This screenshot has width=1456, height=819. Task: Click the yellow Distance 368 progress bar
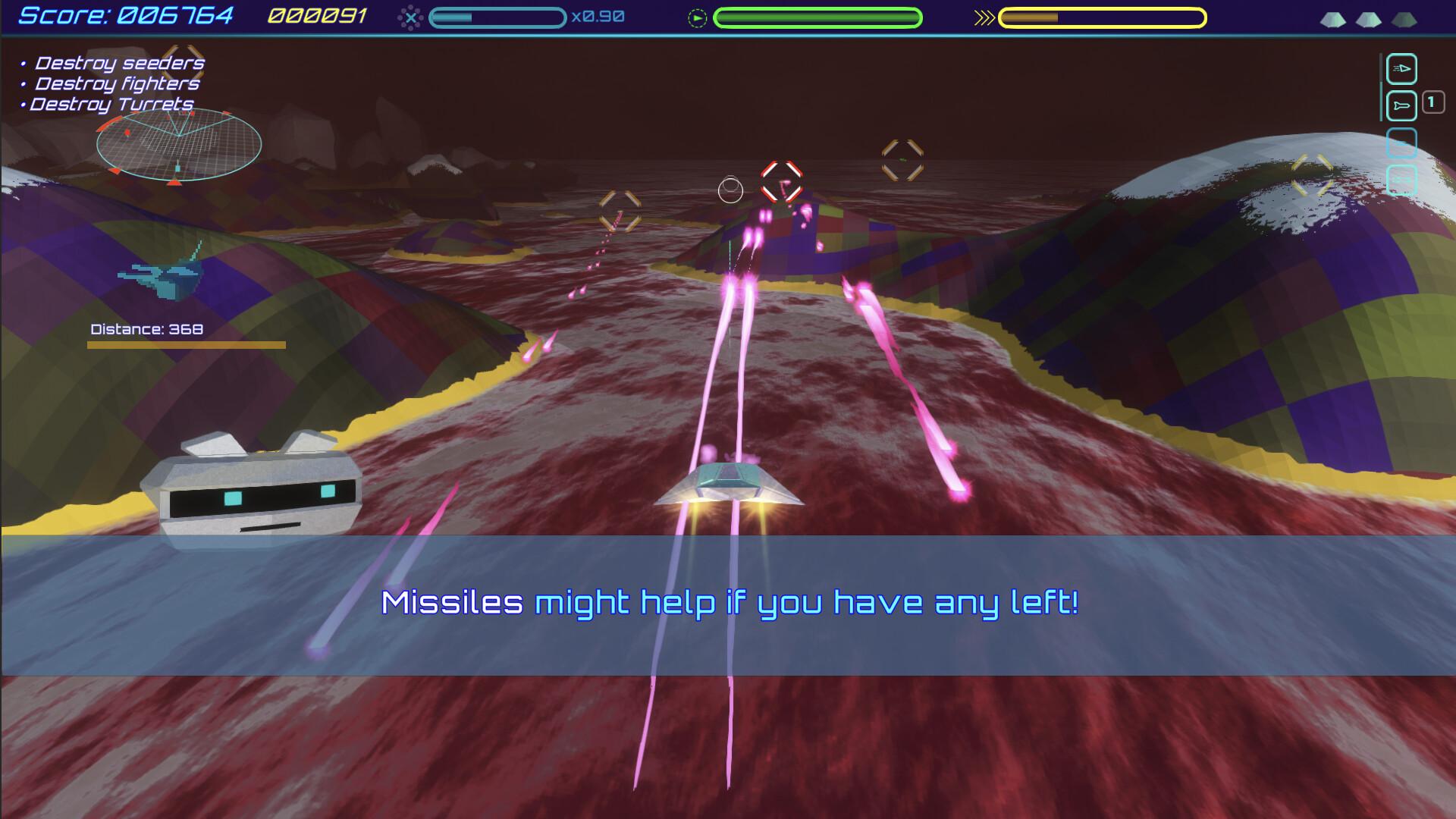(x=187, y=344)
